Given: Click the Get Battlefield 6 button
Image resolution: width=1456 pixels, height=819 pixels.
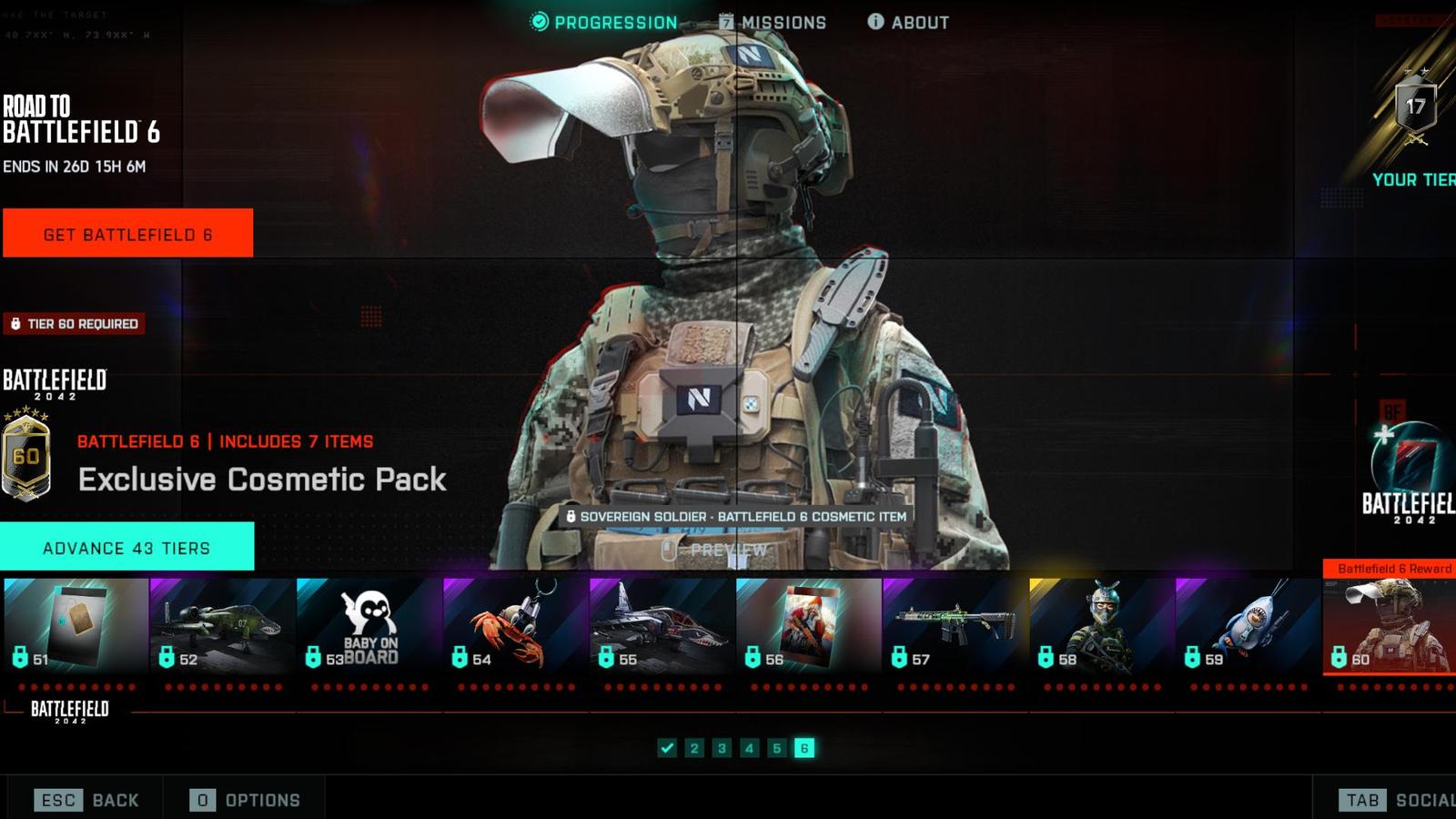Looking at the screenshot, I should (127, 234).
